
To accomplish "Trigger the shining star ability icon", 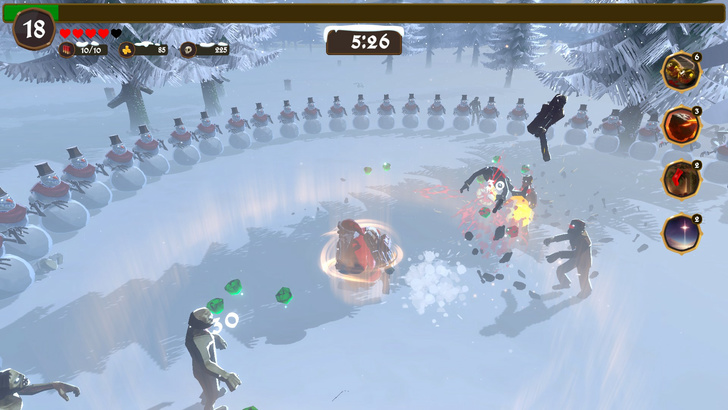I will tap(681, 234).
